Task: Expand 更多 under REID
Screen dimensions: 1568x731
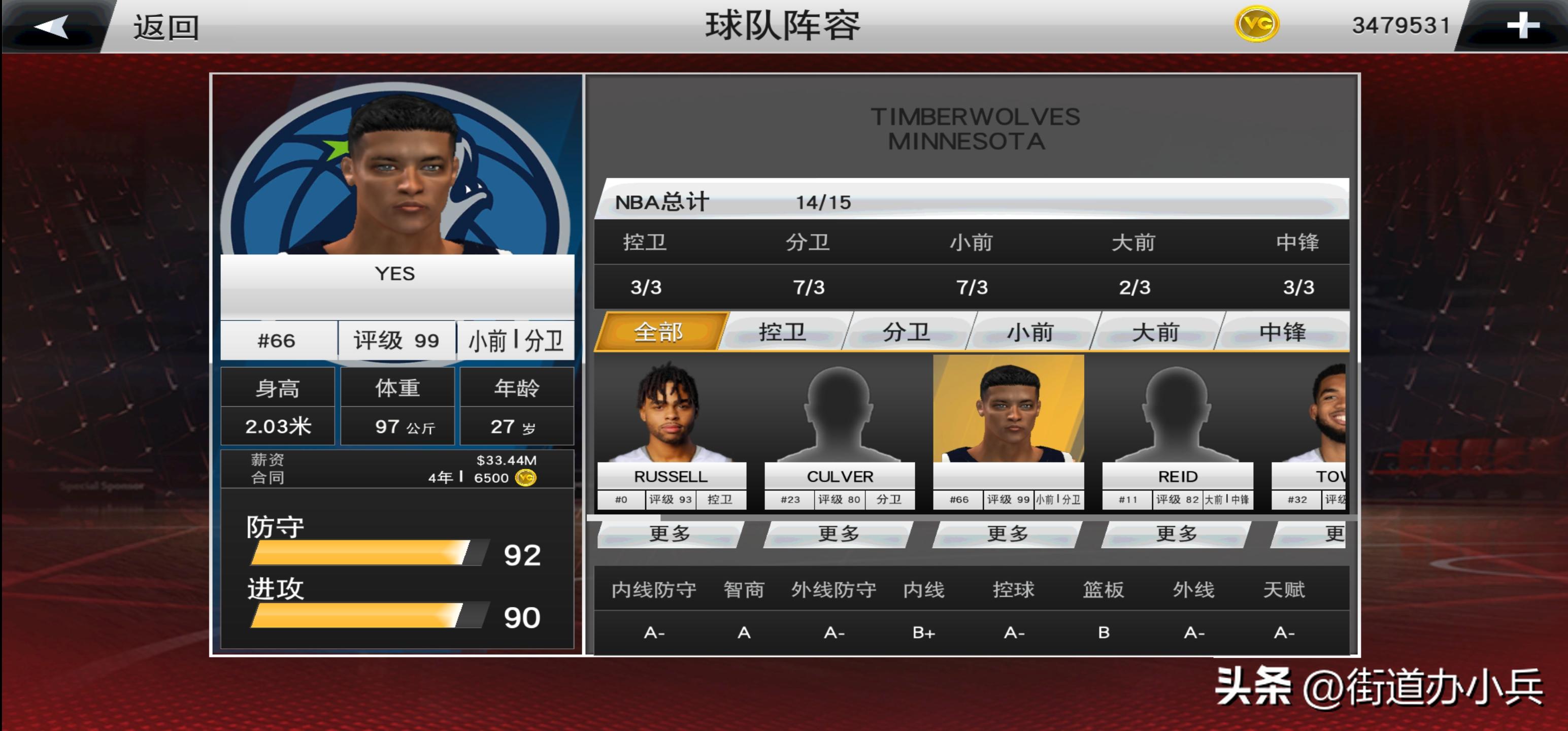Action: tap(1177, 534)
